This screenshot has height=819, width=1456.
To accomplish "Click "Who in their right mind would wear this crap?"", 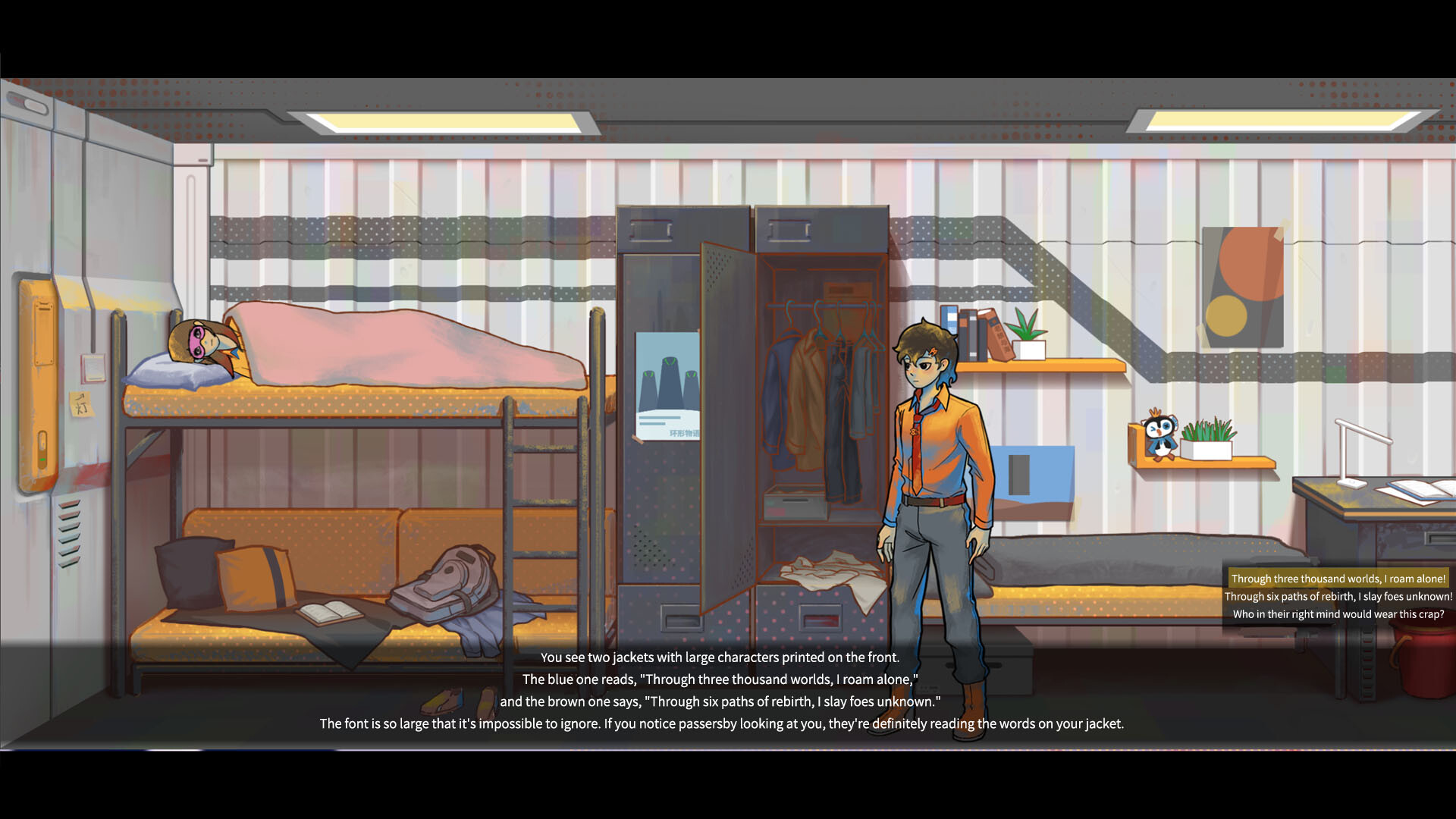I will tap(1337, 615).
